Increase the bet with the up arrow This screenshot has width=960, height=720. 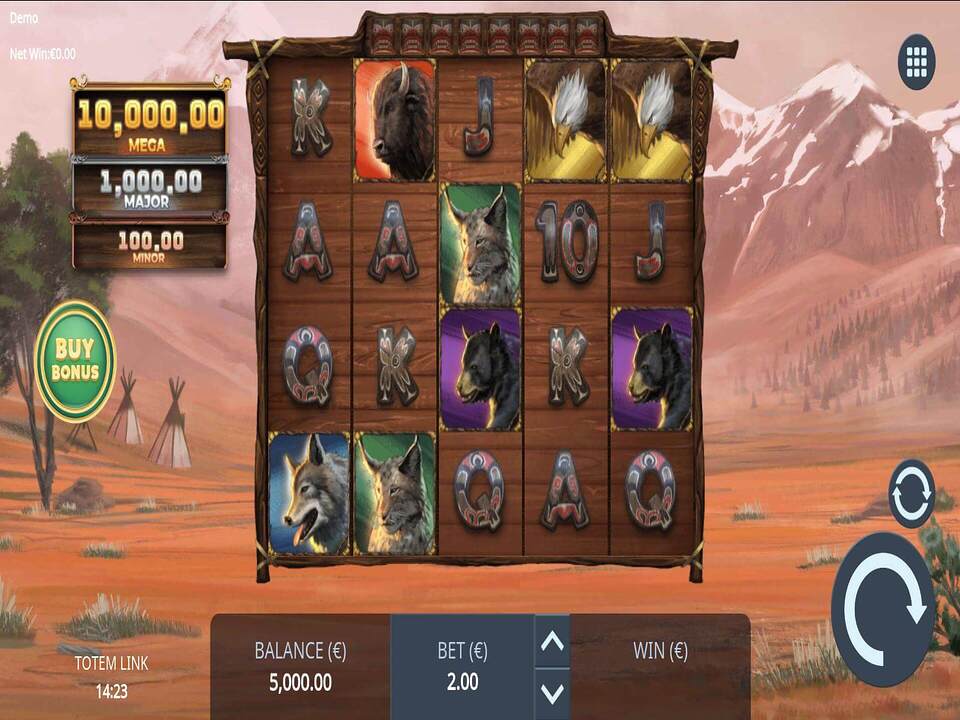(x=552, y=643)
